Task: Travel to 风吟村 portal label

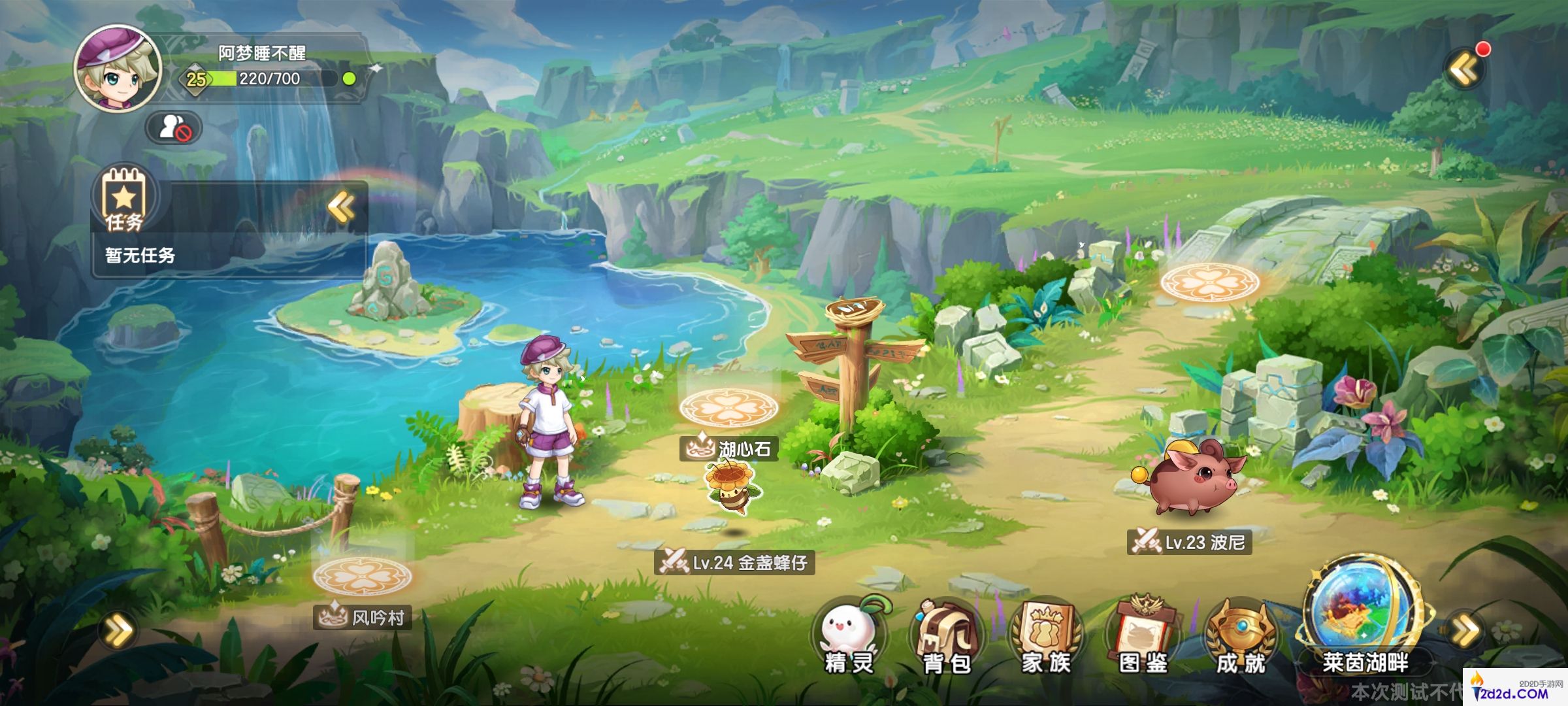Action: 363,617
